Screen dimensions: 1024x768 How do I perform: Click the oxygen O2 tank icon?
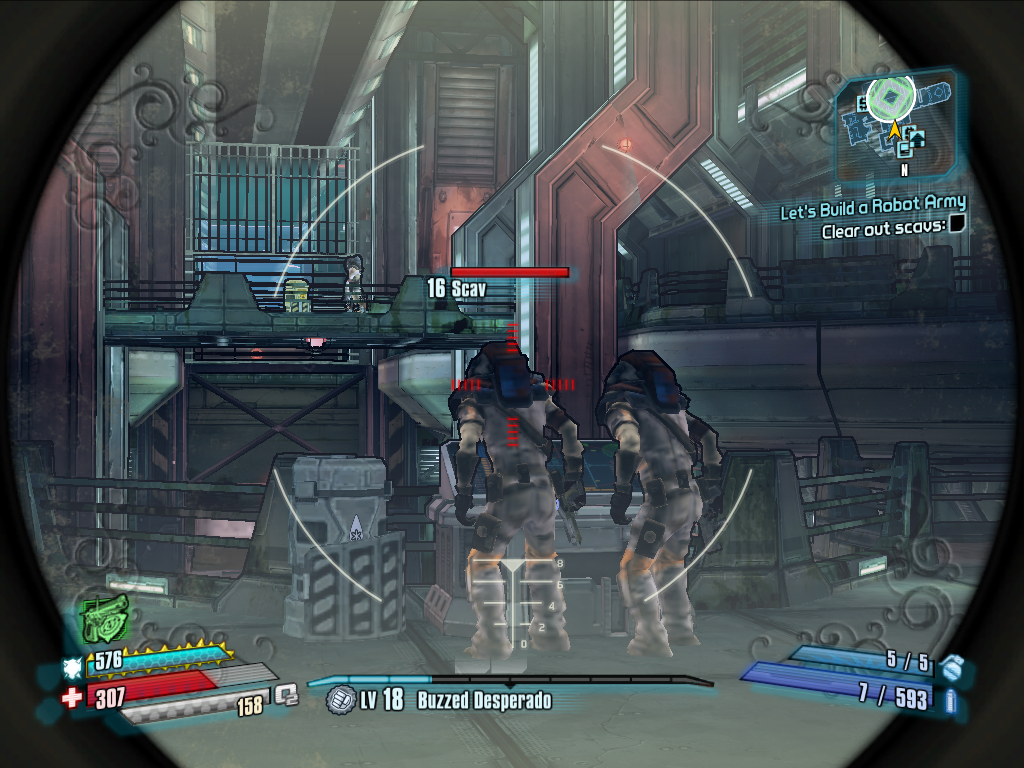pyautogui.click(x=286, y=693)
